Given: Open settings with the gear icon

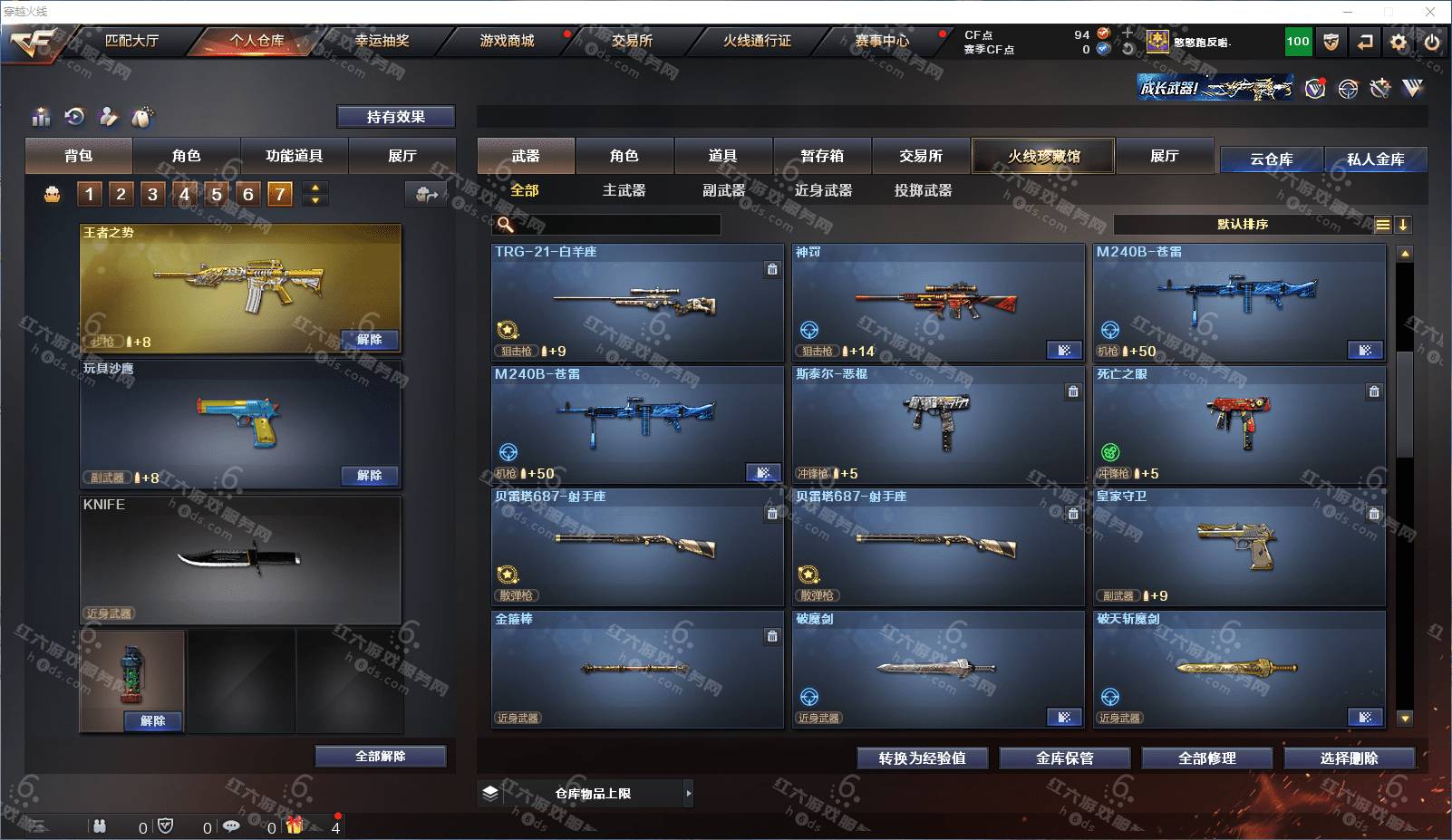Looking at the screenshot, I should [1399, 42].
